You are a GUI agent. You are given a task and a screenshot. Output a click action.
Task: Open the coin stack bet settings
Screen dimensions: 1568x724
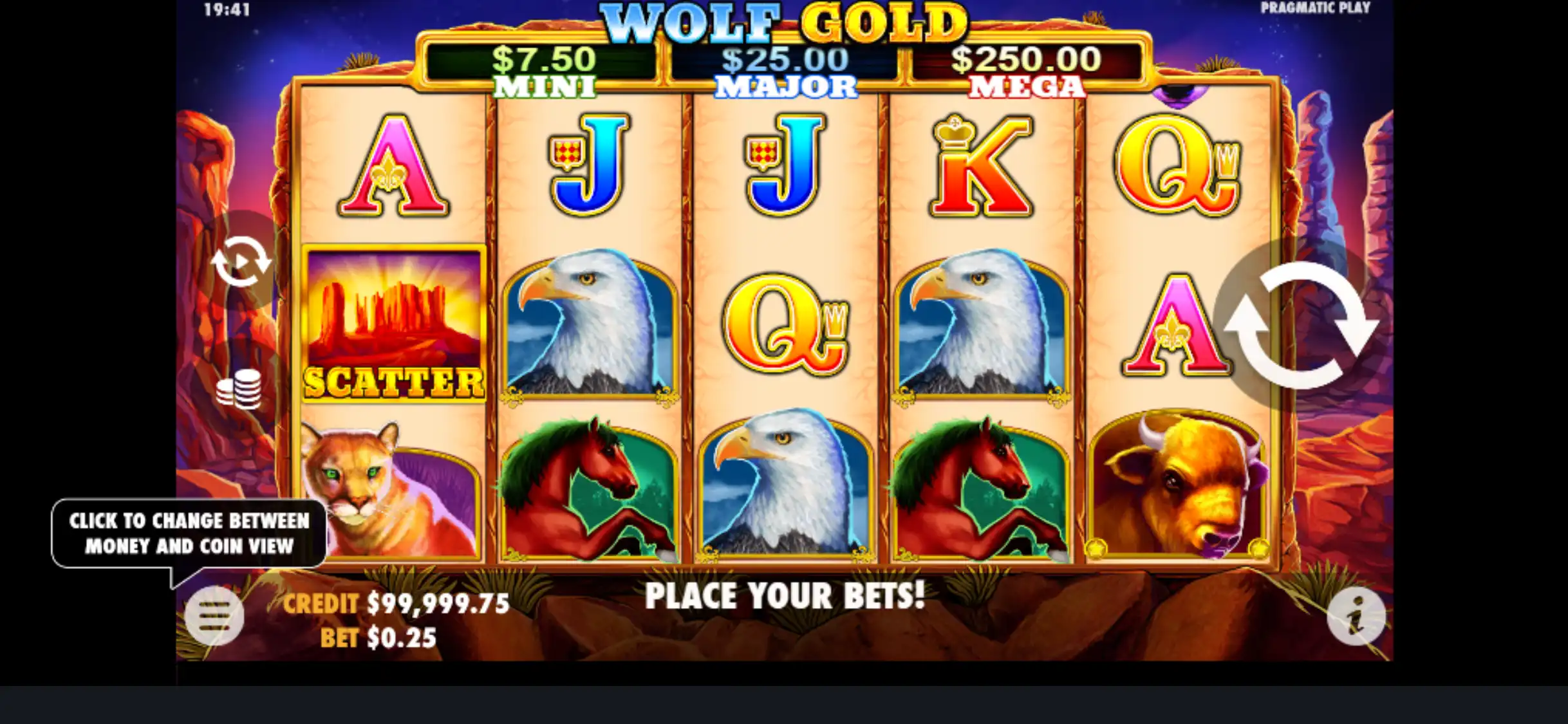[x=239, y=389]
